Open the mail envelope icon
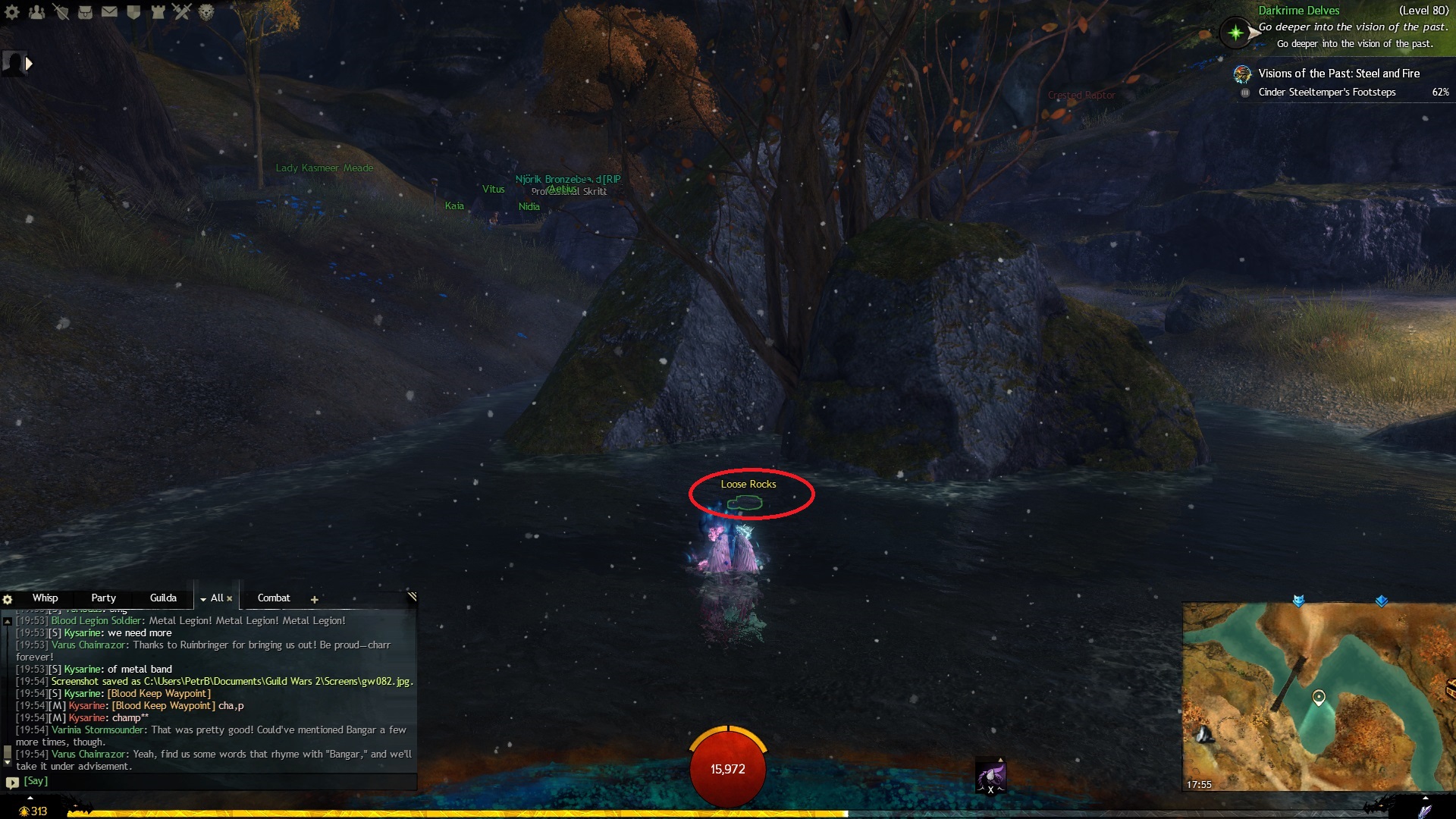Screen dimensions: 1456x819 tap(110, 12)
